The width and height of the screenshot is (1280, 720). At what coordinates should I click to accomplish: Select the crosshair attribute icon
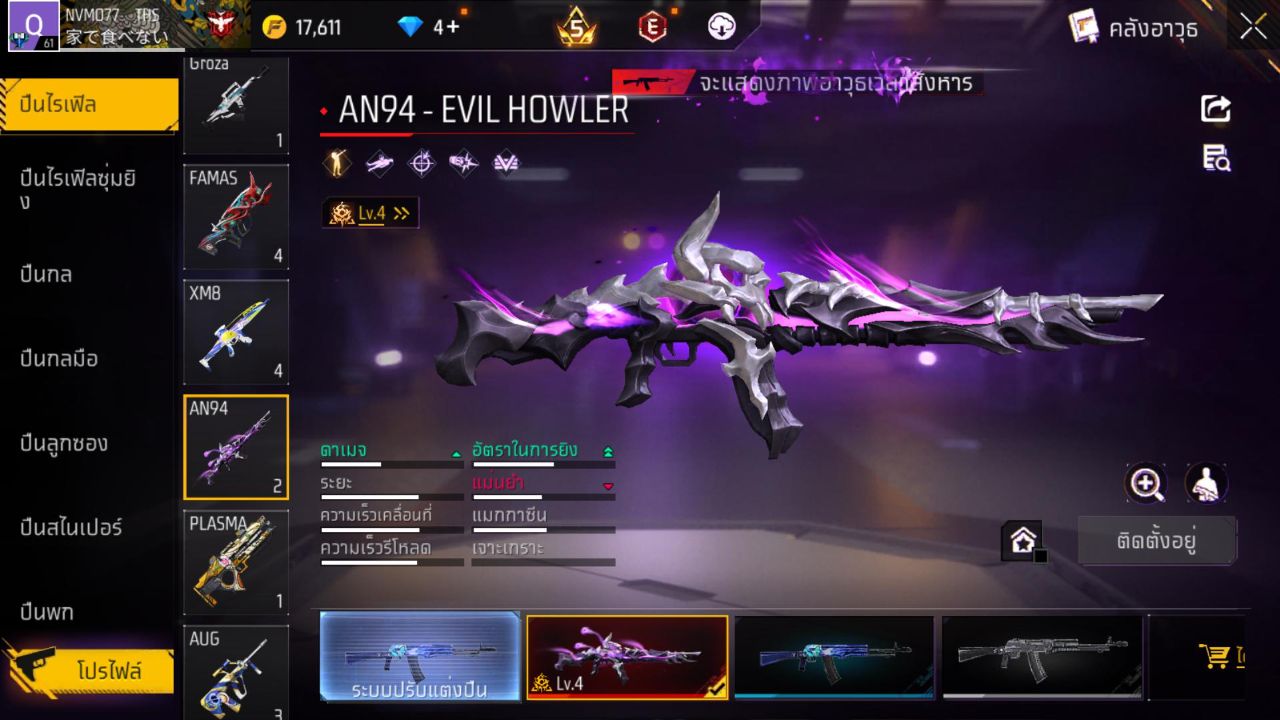(x=421, y=162)
